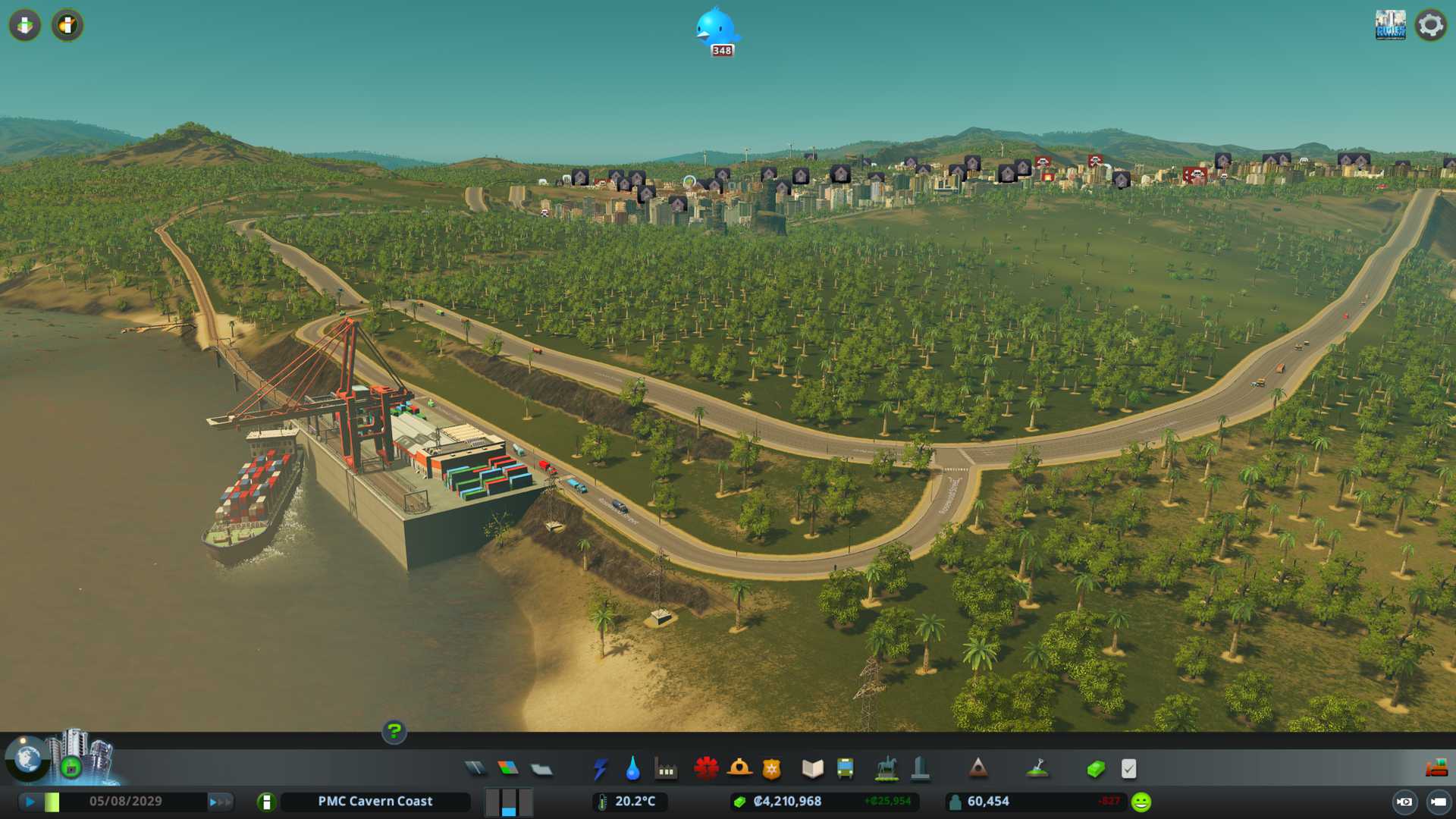Open the economy money panel
Image resolution: width=1456 pixels, height=819 pixels.
tap(1096, 769)
